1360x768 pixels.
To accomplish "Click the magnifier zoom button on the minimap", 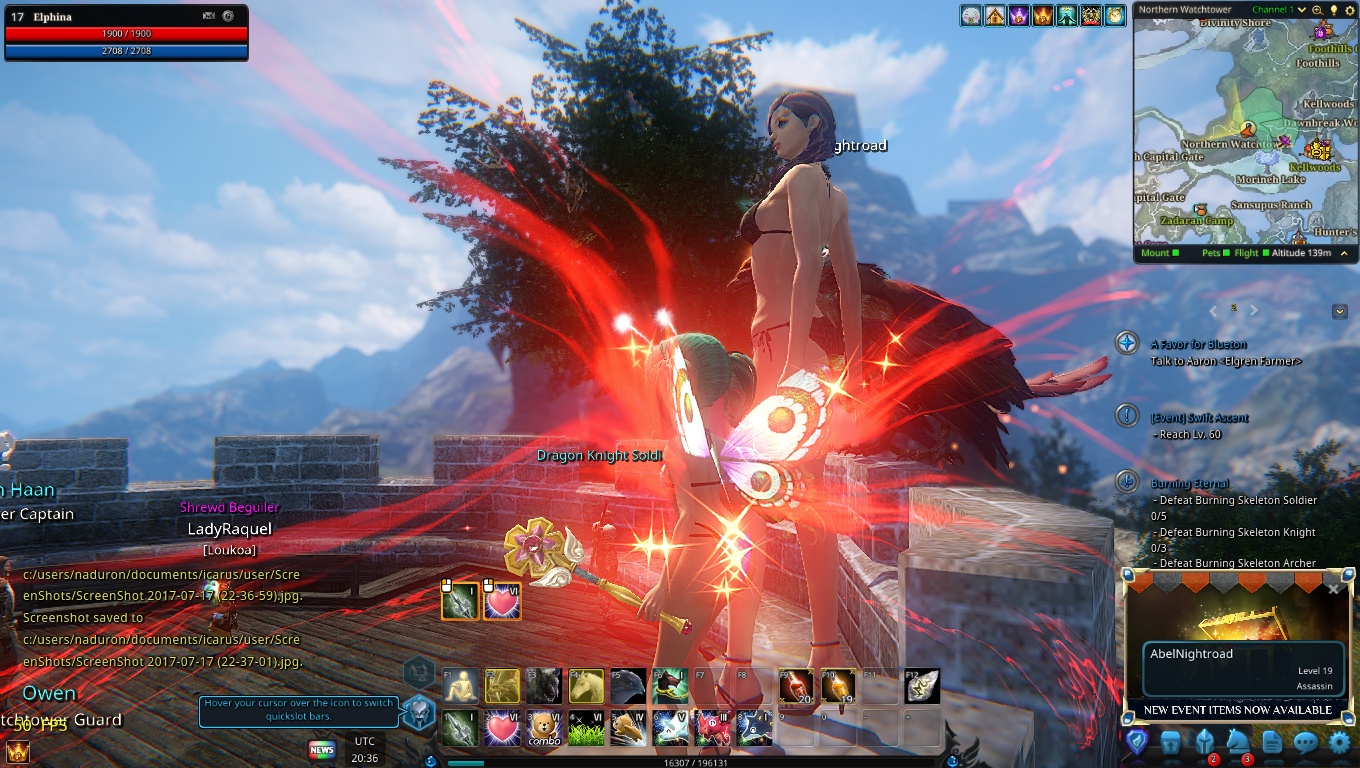I will click(x=1318, y=10).
